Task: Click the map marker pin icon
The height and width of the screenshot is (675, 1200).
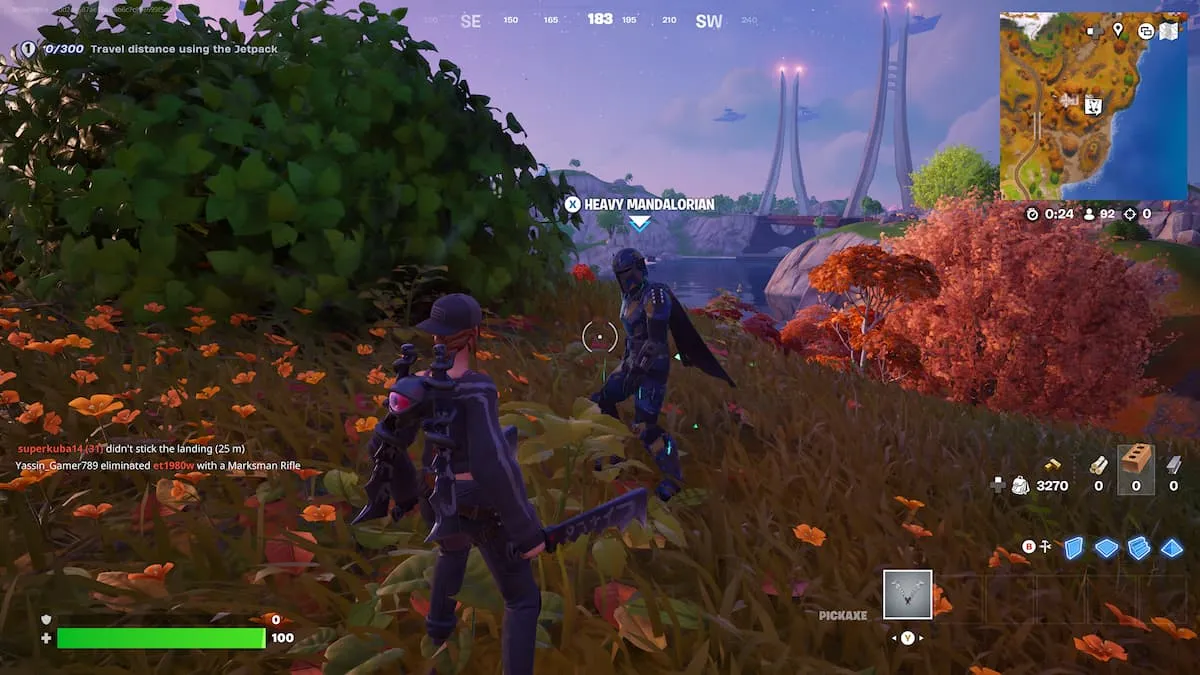Action: (x=1118, y=31)
